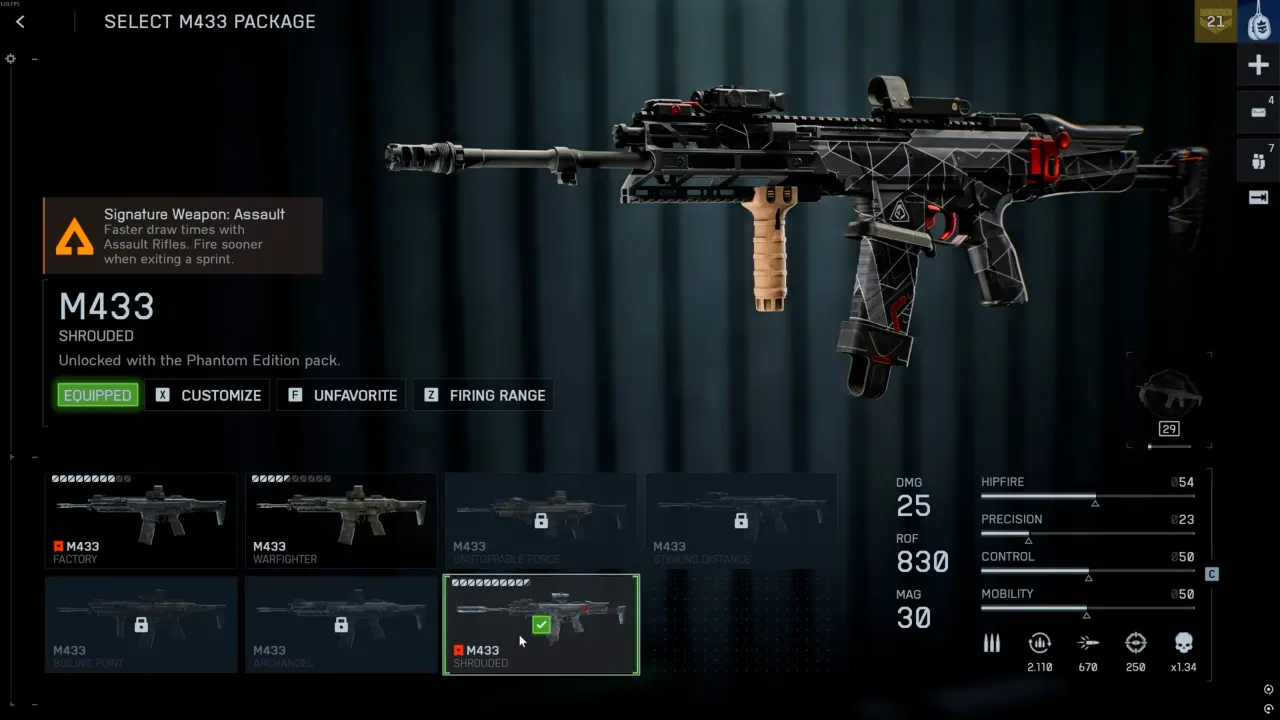Choose the locked Archangel package
Viewport: 1280px width, 720px height.
point(341,624)
